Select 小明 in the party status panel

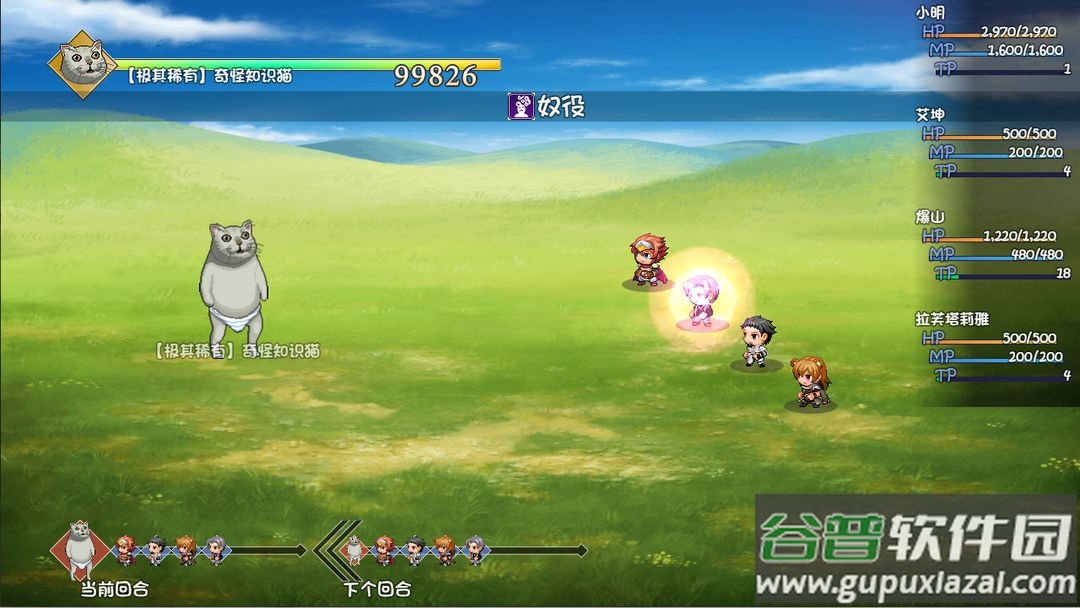tap(930, 13)
